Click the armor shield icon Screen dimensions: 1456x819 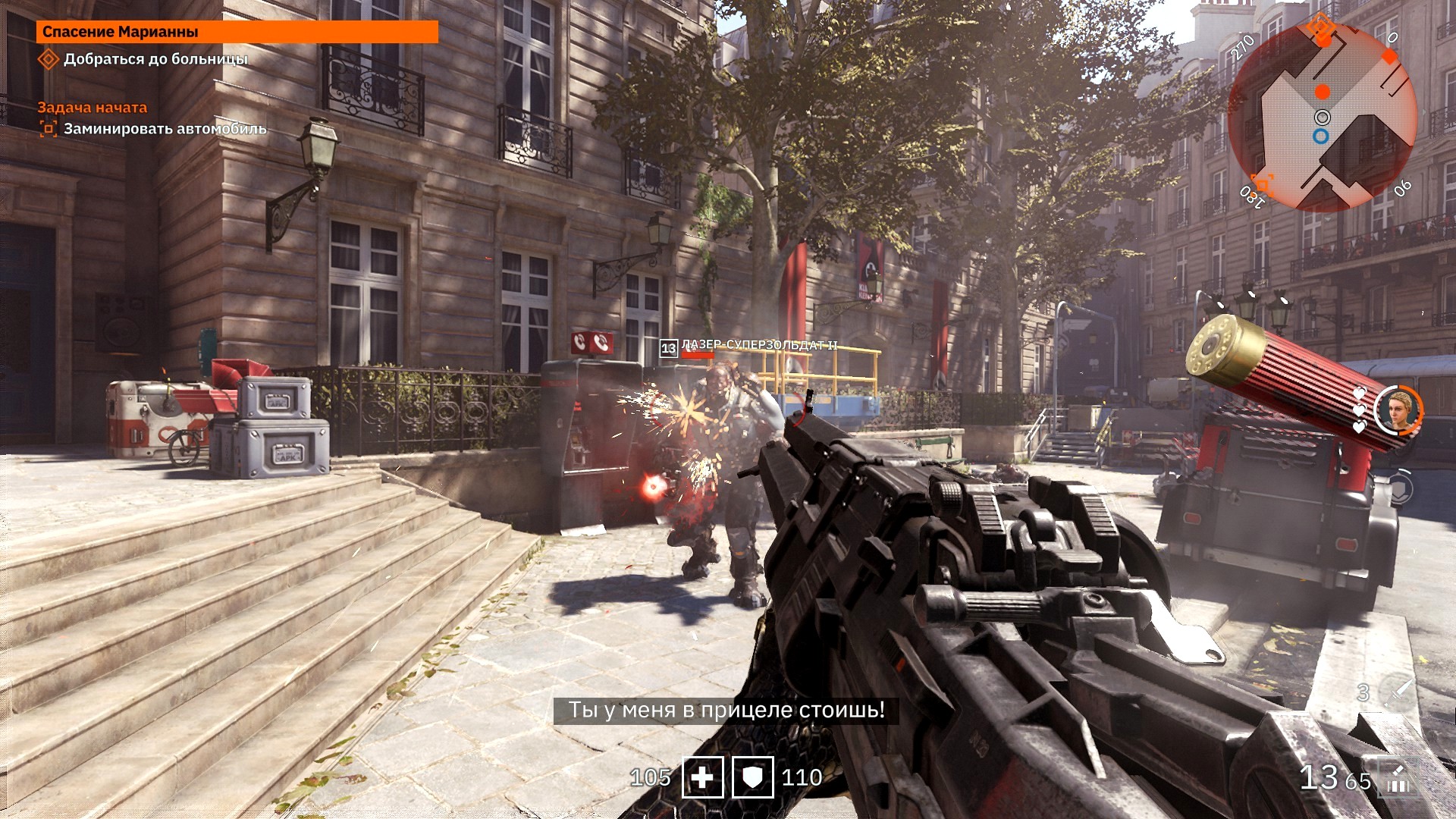tap(752, 777)
